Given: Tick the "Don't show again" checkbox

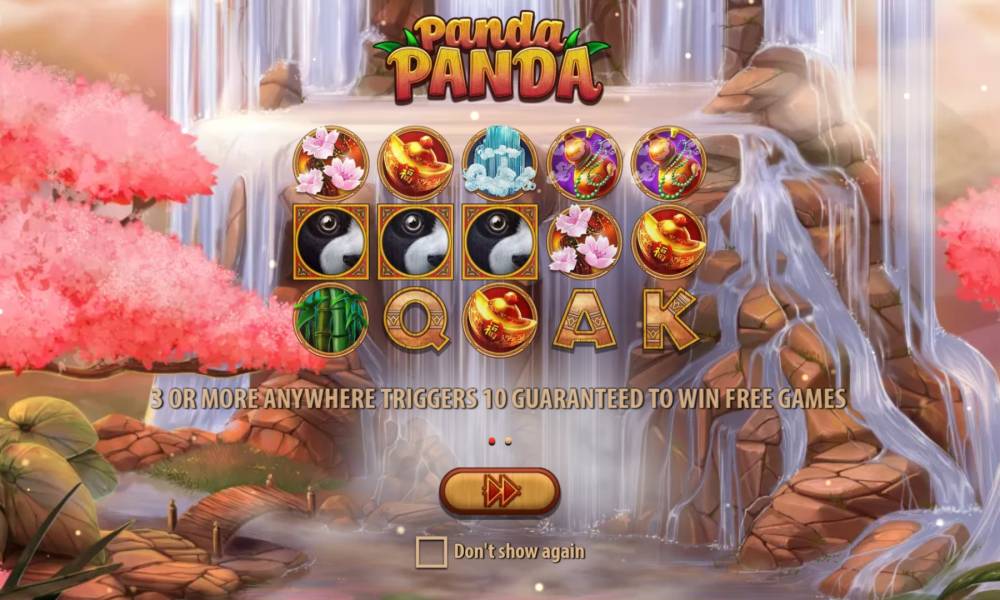Looking at the screenshot, I should pos(431,552).
